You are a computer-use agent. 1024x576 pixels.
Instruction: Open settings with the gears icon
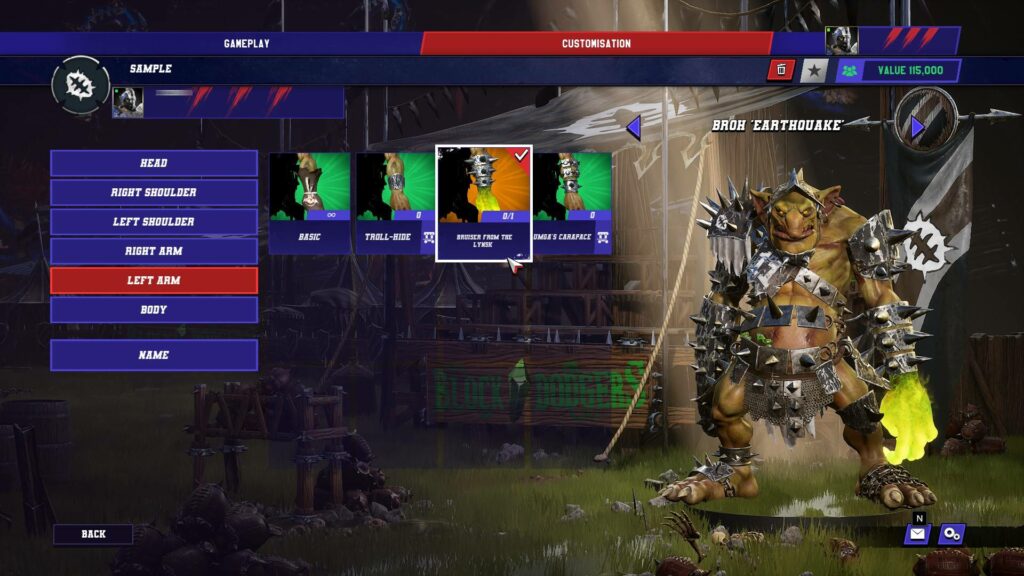pyautogui.click(x=952, y=534)
